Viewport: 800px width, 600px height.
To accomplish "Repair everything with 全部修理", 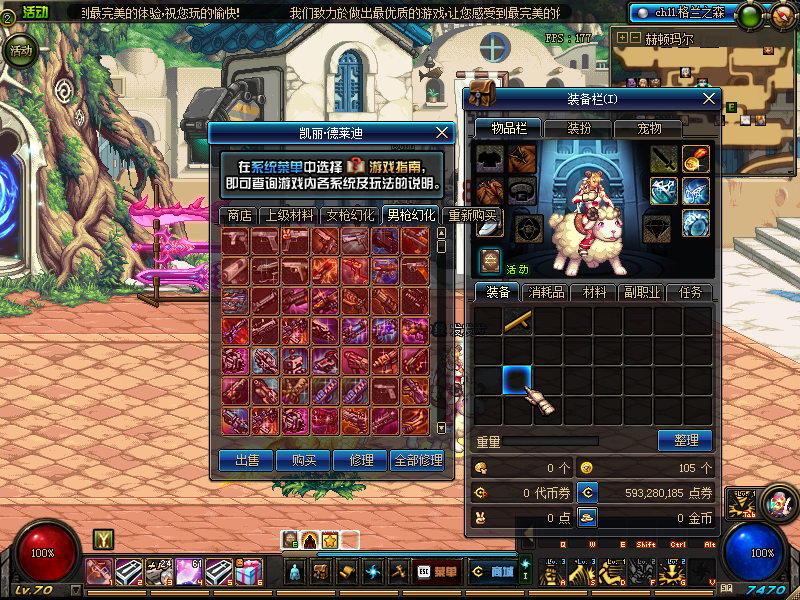I will (x=418, y=460).
